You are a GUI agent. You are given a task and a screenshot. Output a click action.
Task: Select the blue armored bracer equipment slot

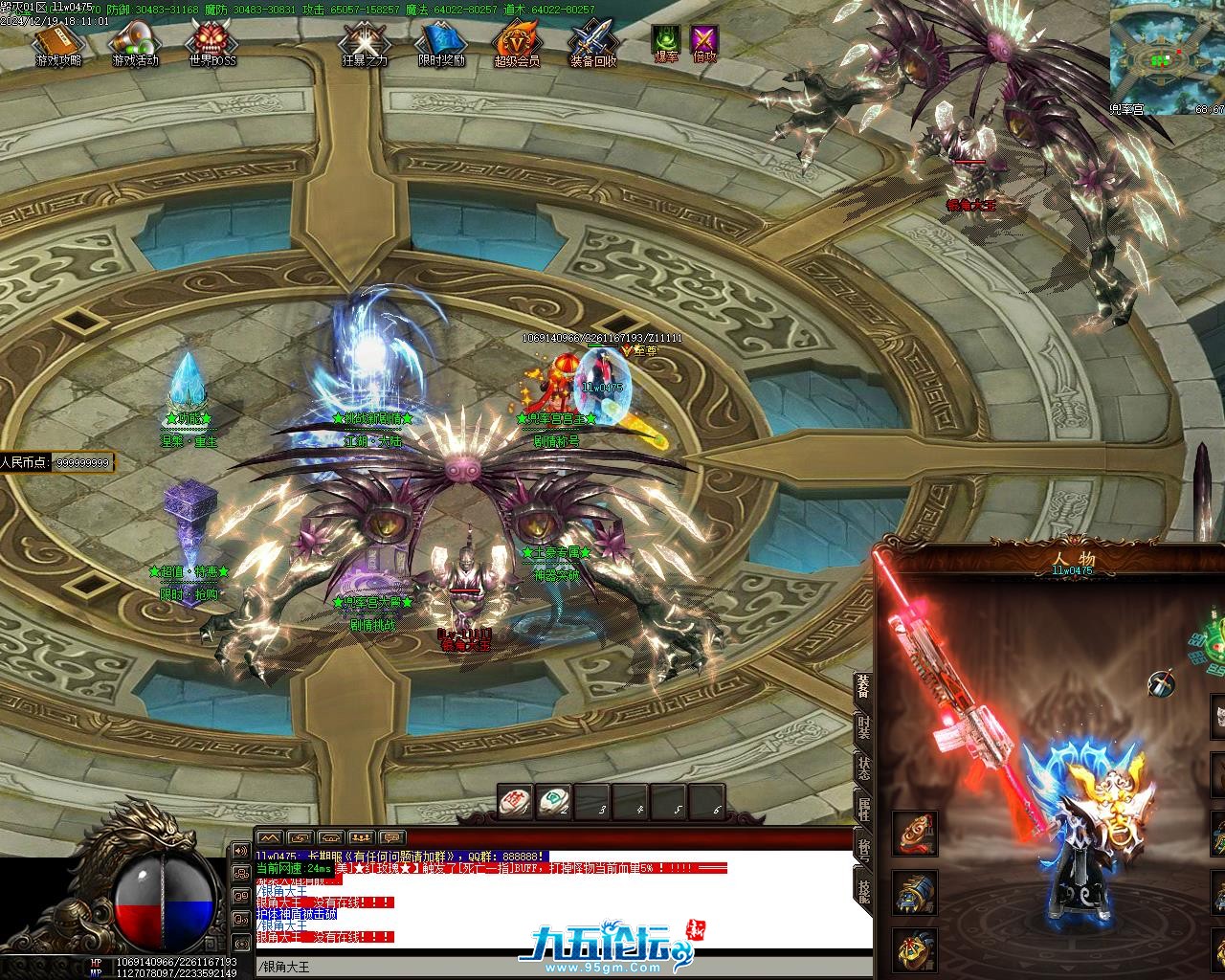(915, 892)
